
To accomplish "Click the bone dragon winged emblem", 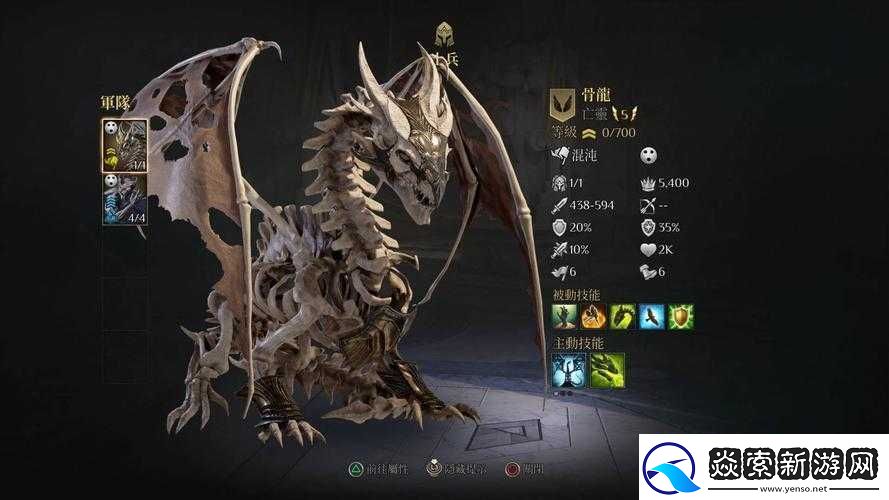I will [x=563, y=104].
